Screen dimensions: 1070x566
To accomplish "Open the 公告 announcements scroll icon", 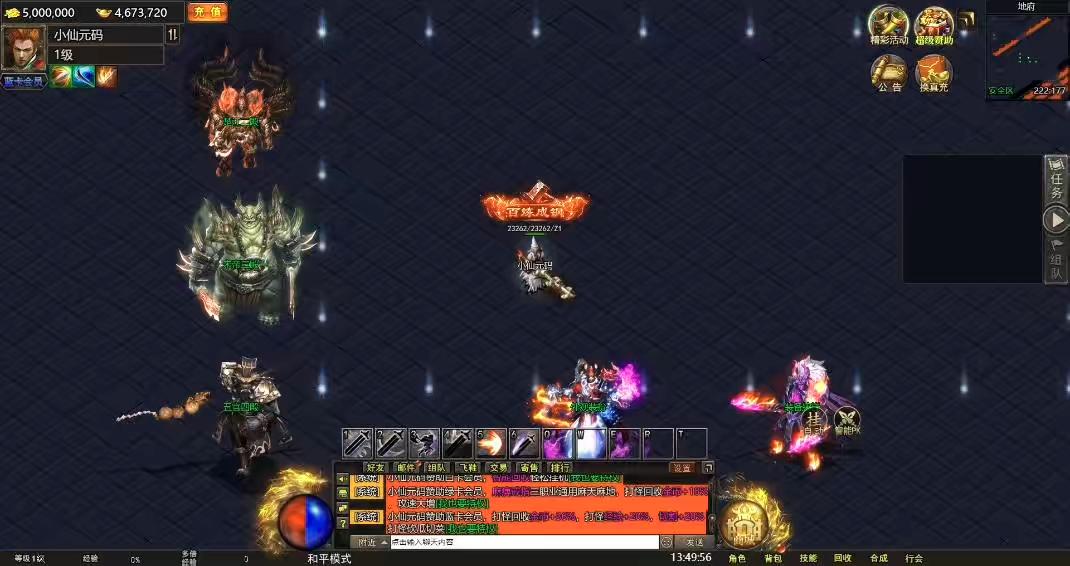I will click(x=888, y=72).
